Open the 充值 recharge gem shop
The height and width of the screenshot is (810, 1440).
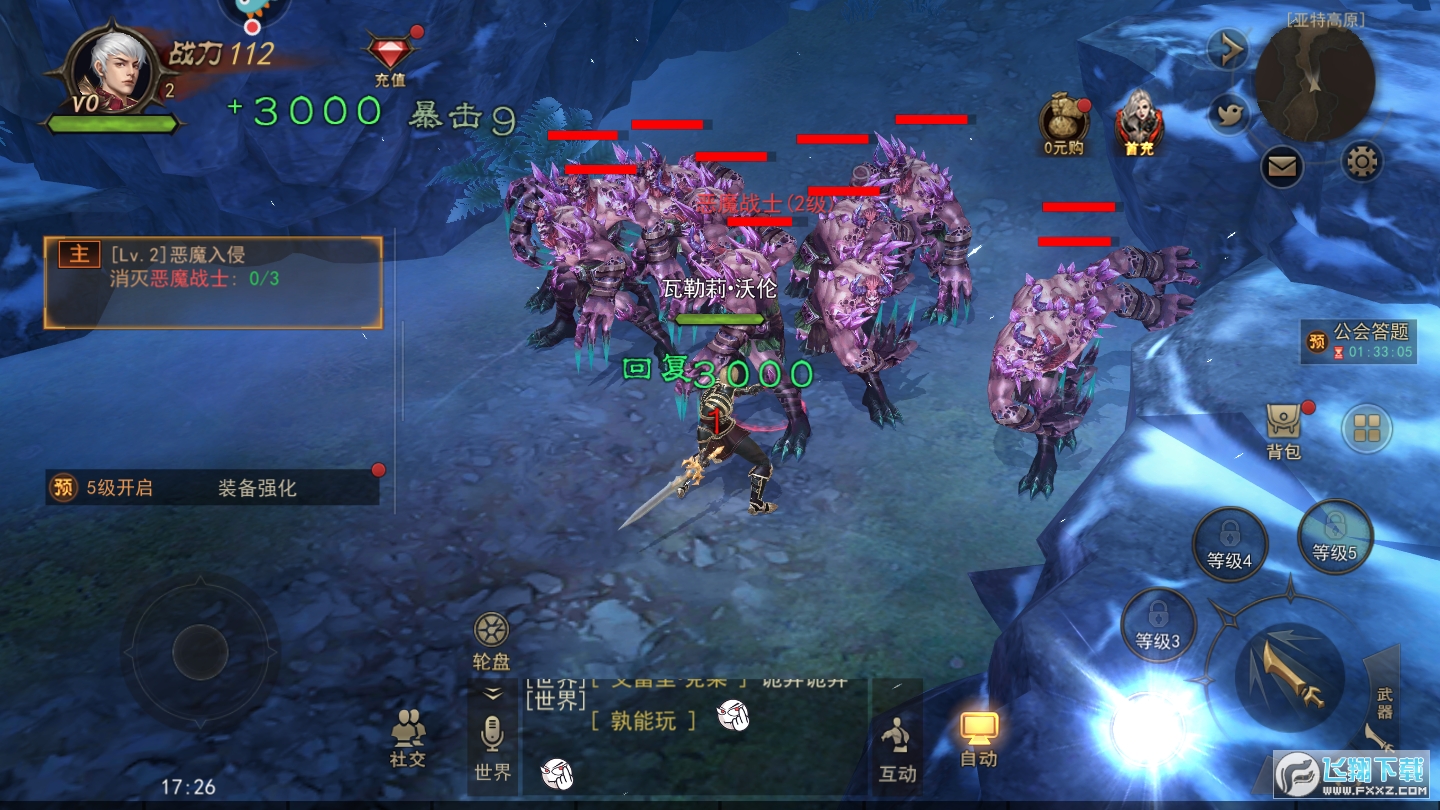pyautogui.click(x=389, y=56)
